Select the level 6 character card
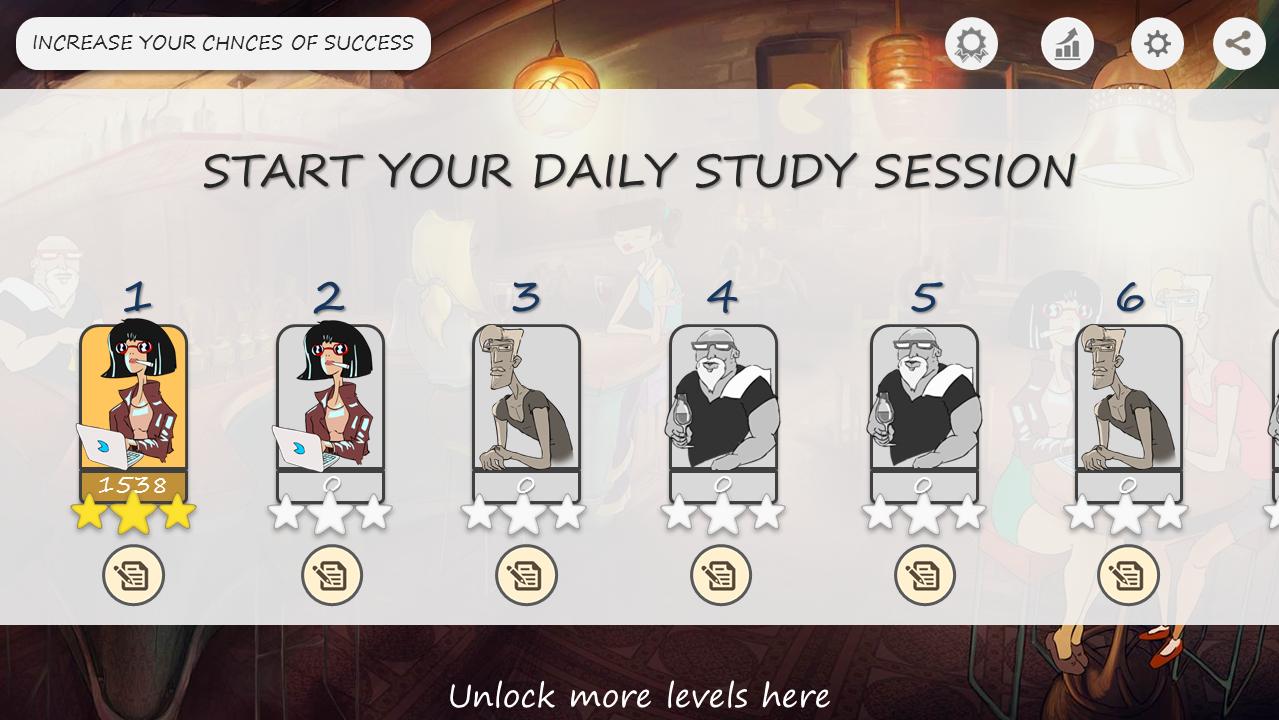 tap(1128, 410)
